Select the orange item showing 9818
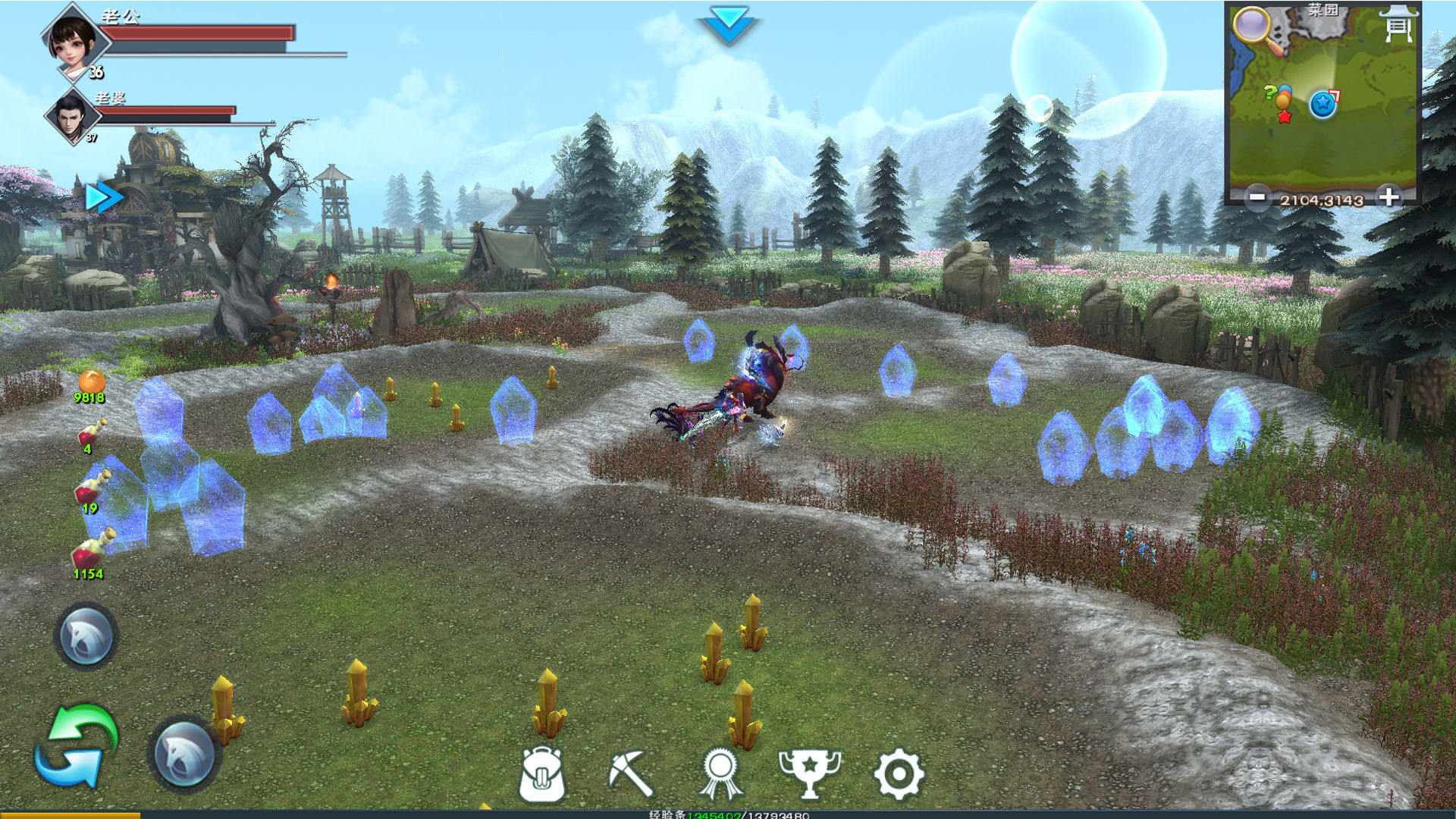The height and width of the screenshot is (819, 1456). pos(91,384)
